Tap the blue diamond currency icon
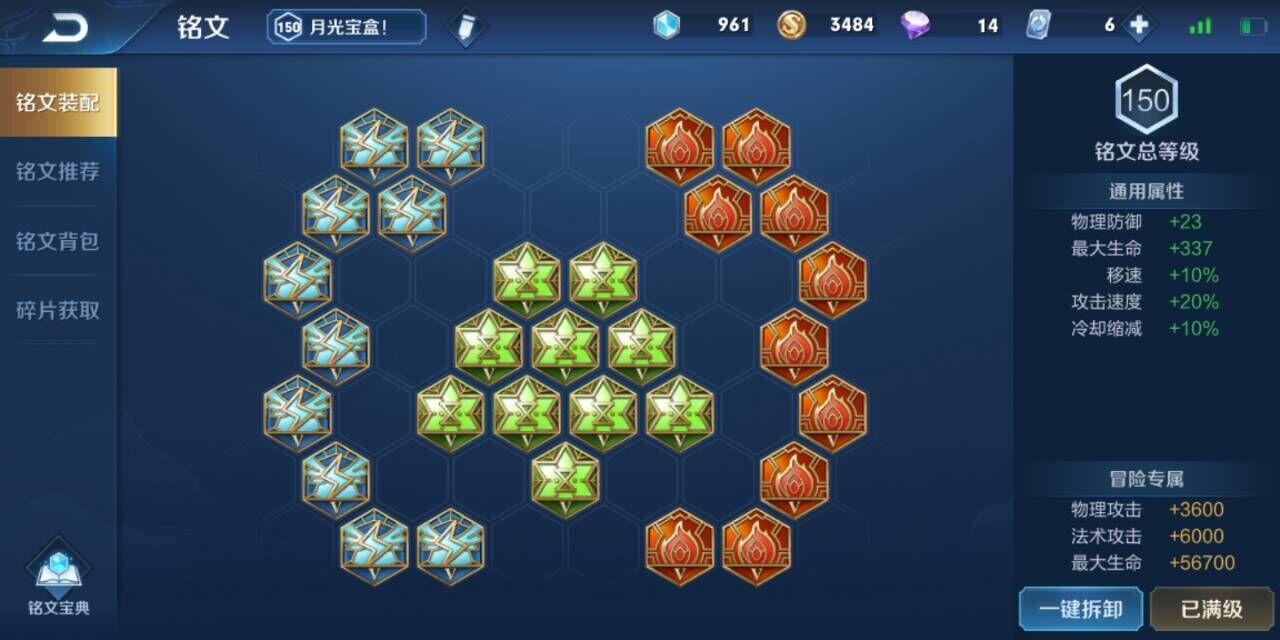The height and width of the screenshot is (640, 1280). point(666,25)
